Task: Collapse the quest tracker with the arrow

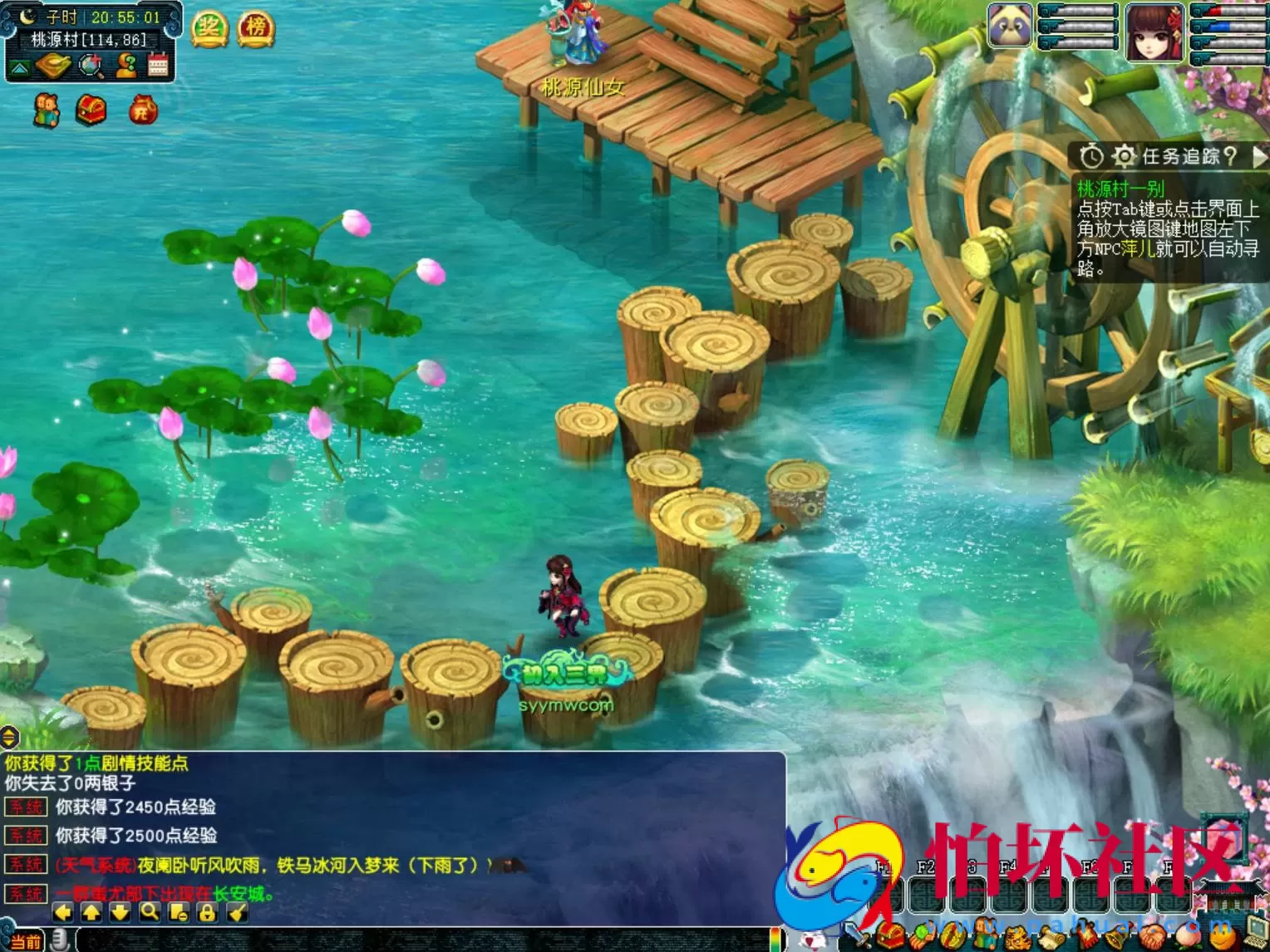Action: 1259,155
